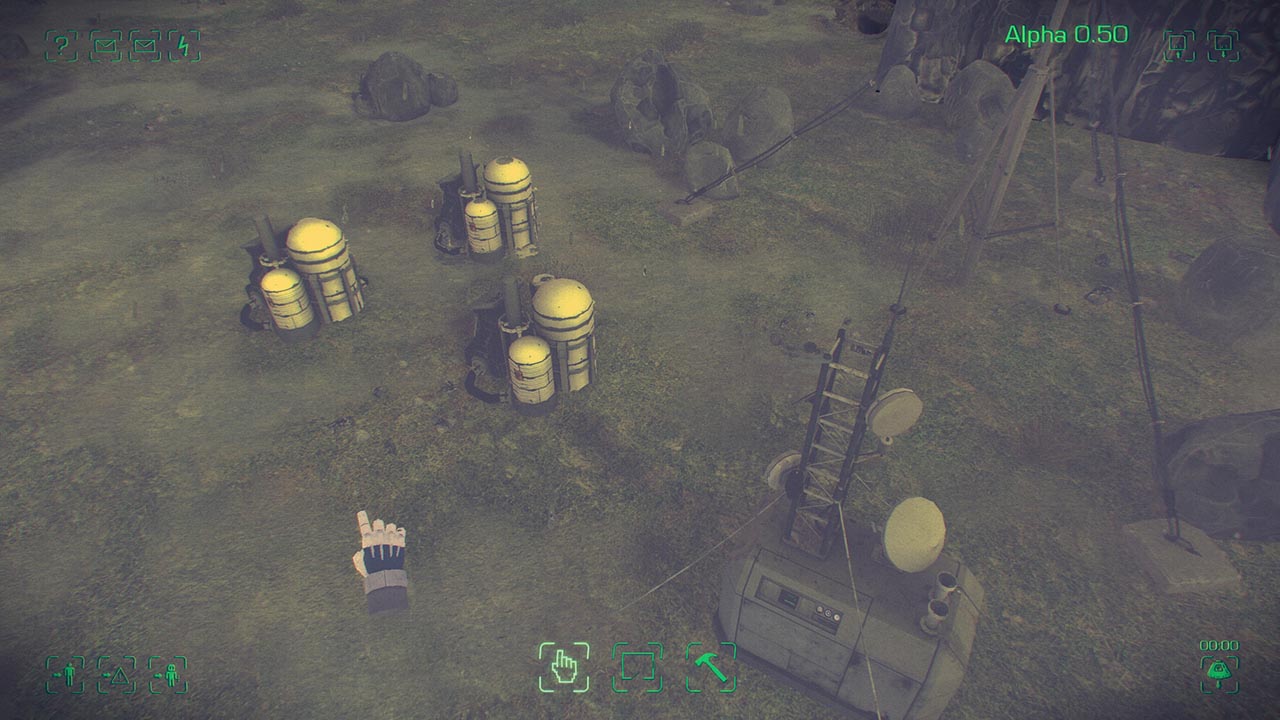Select the hand interaction tool

click(x=564, y=667)
